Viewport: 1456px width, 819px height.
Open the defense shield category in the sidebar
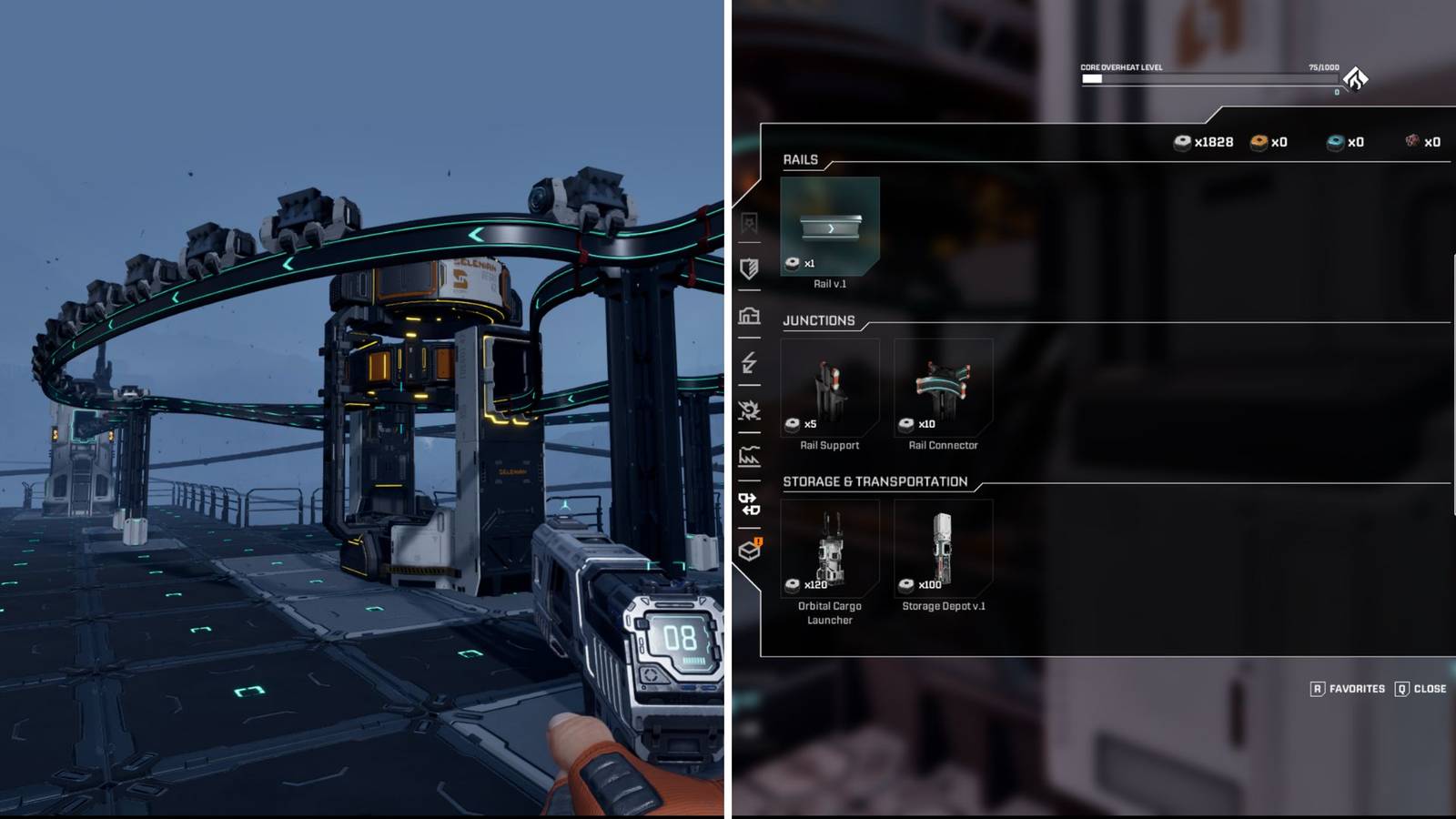pos(748,268)
